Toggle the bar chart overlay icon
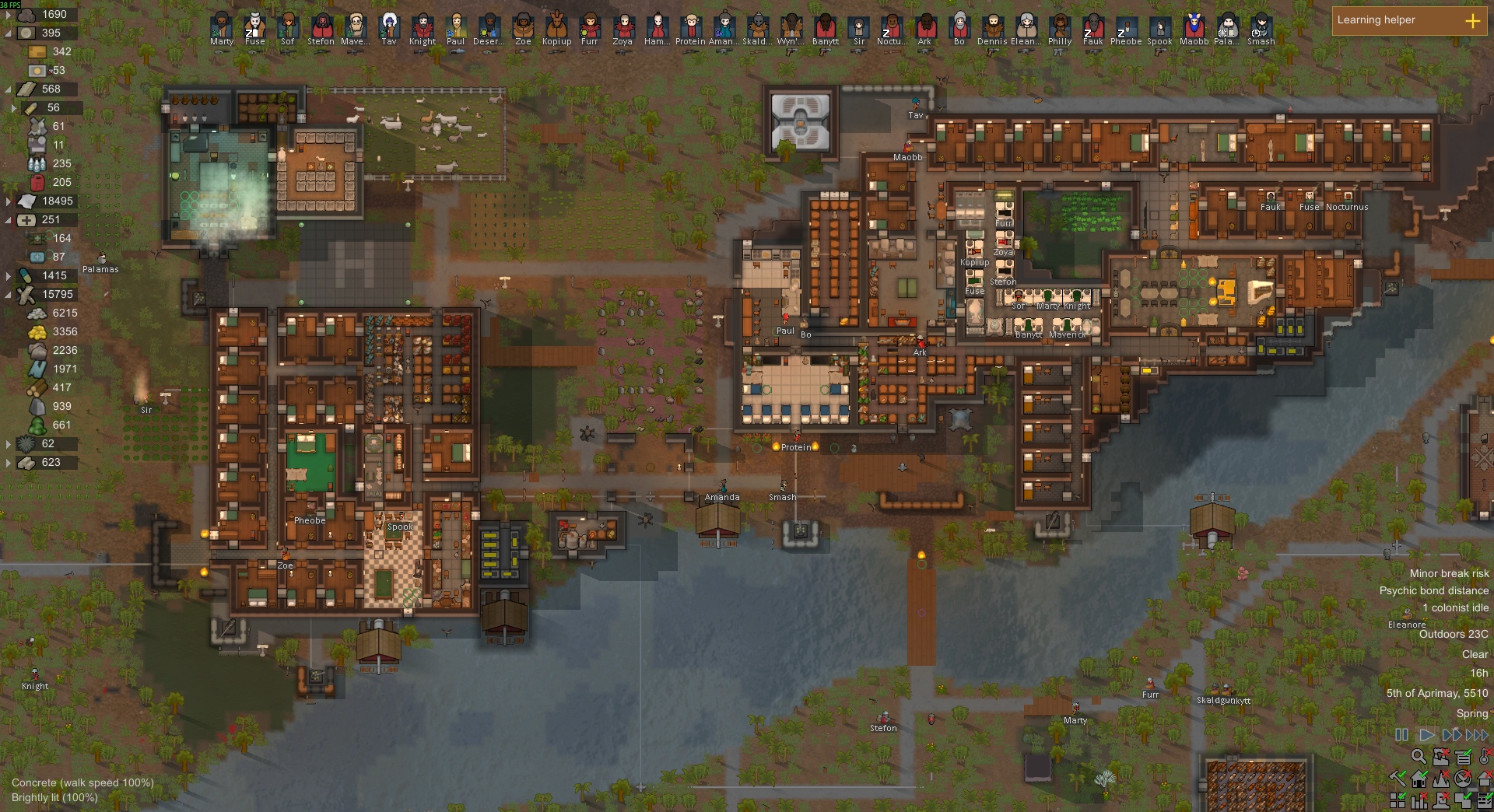This screenshot has width=1494, height=812. coord(1419,800)
